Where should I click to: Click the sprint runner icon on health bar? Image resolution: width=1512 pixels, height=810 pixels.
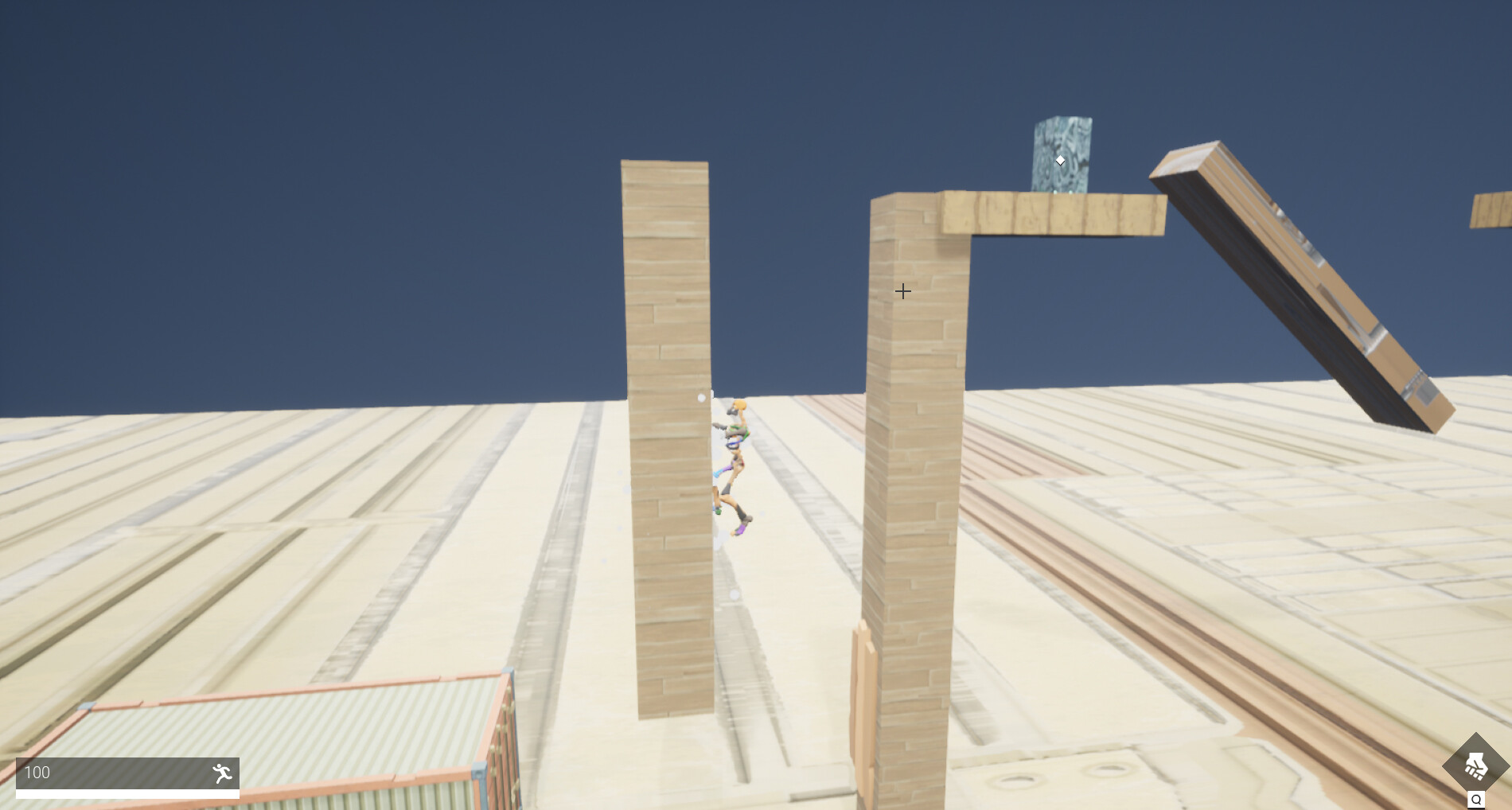click(x=222, y=773)
